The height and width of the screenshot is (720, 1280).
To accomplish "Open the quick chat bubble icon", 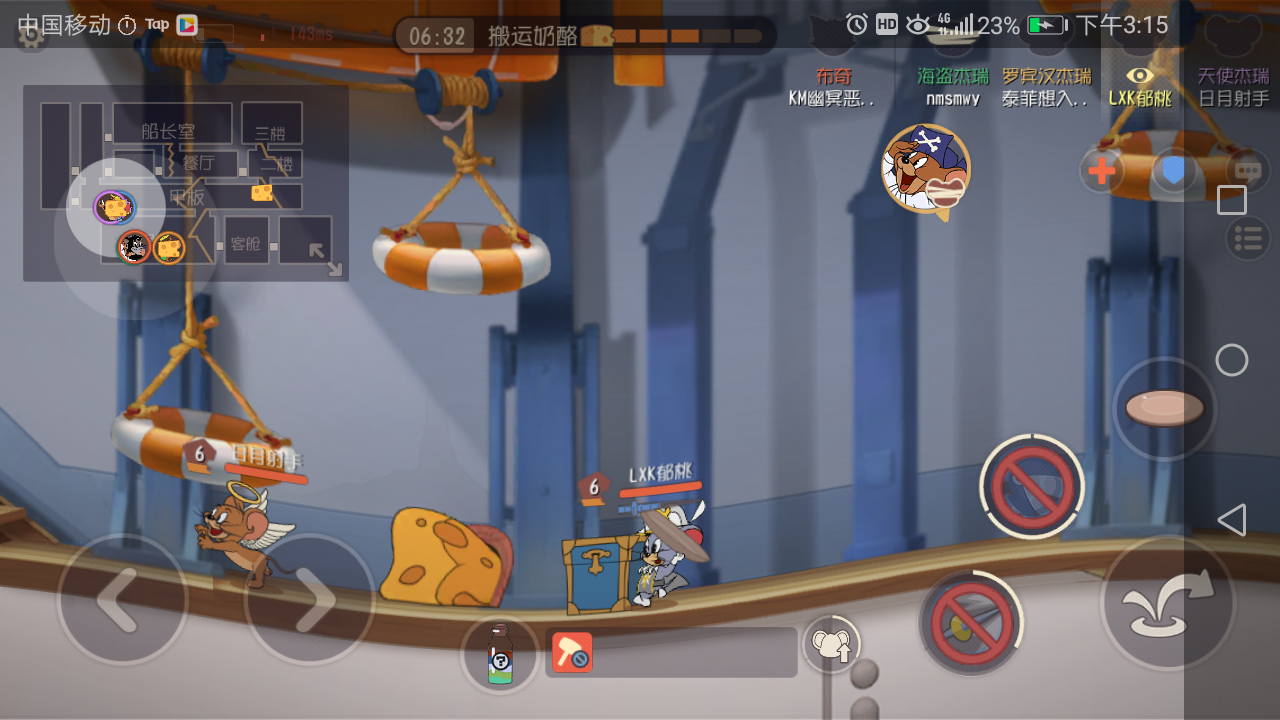I will click(1247, 171).
